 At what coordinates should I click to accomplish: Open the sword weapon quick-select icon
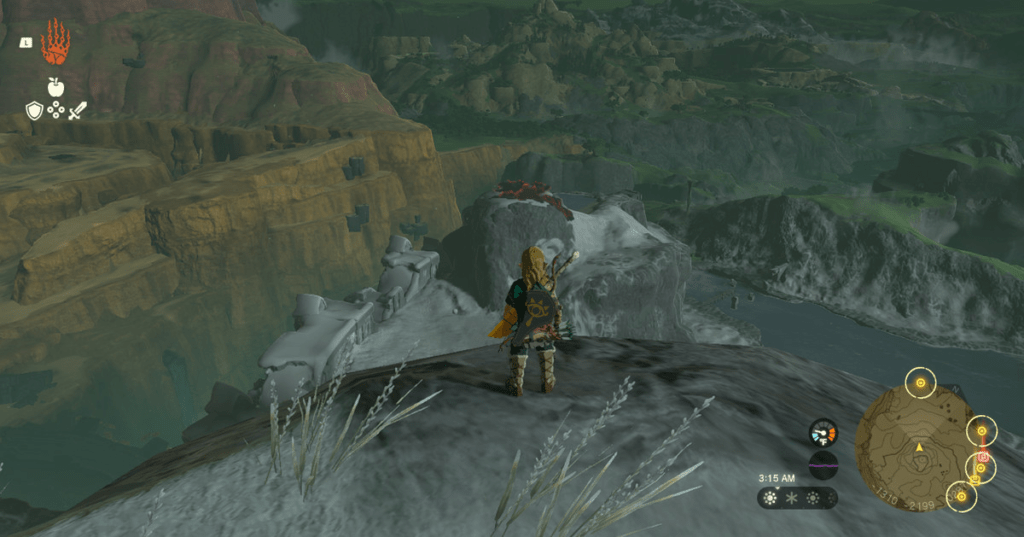pos(77,110)
